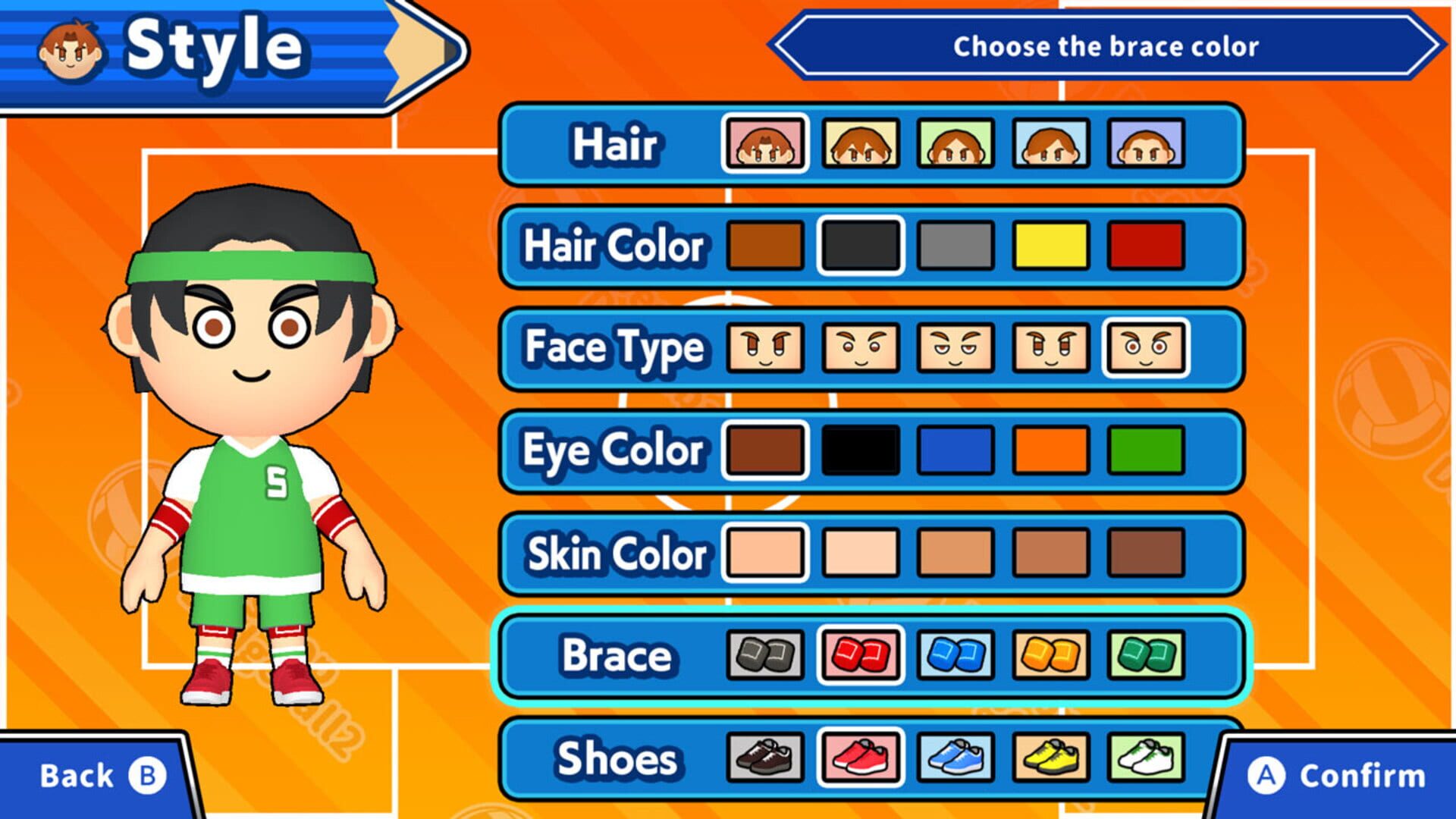Image resolution: width=1456 pixels, height=819 pixels.
Task: Click the character preview model
Action: pyautogui.click(x=250, y=455)
